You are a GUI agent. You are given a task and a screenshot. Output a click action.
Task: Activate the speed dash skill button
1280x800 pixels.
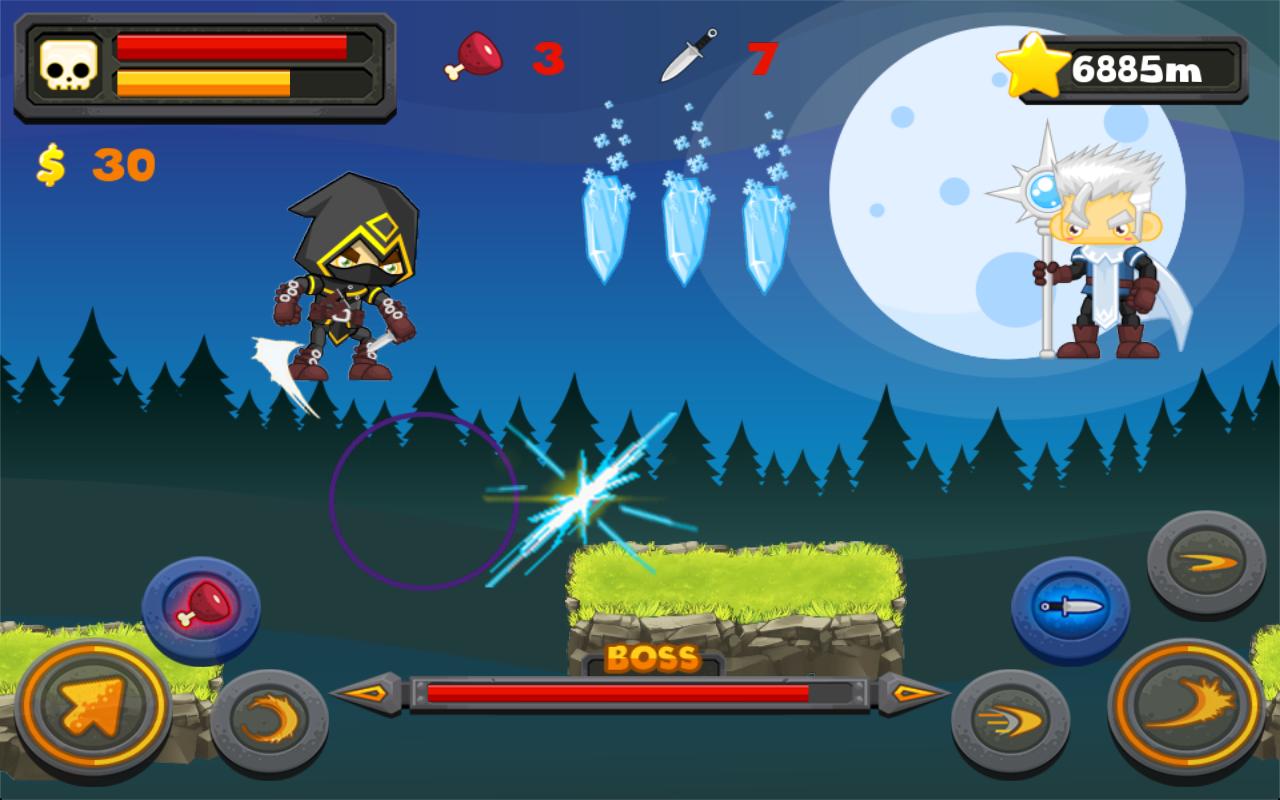tap(998, 717)
